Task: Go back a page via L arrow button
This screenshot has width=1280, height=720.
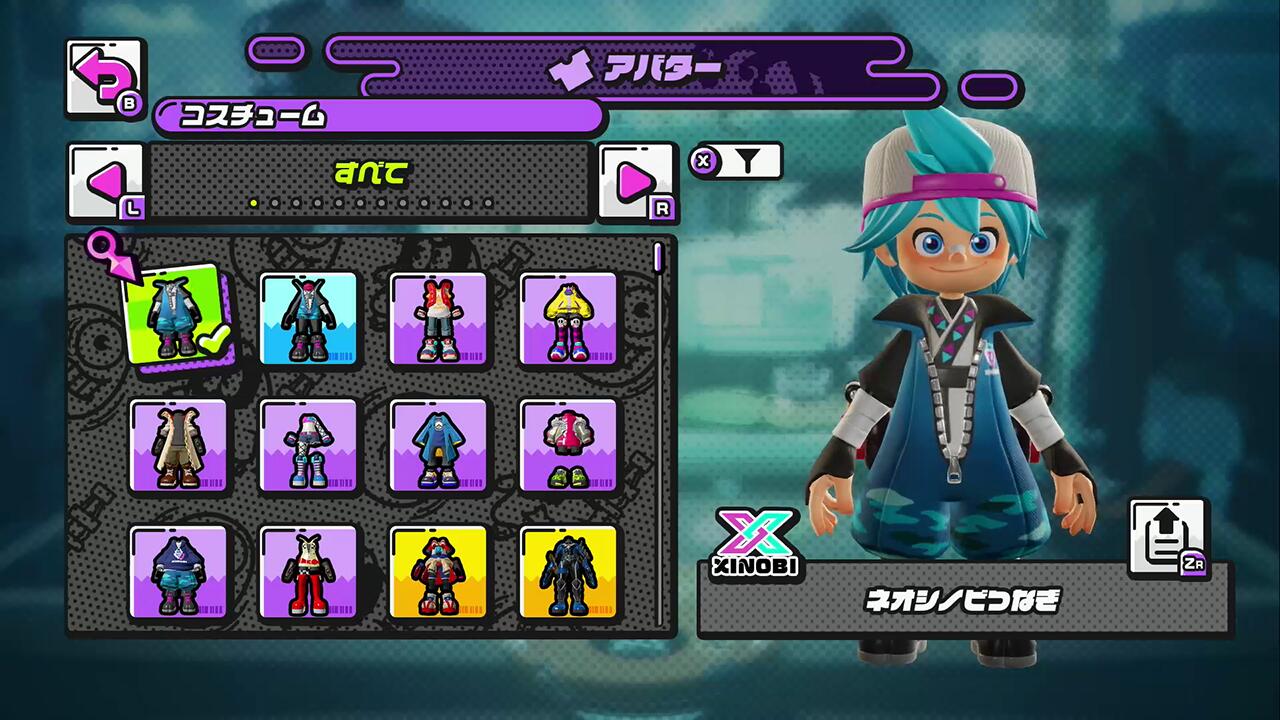Action: click(104, 180)
